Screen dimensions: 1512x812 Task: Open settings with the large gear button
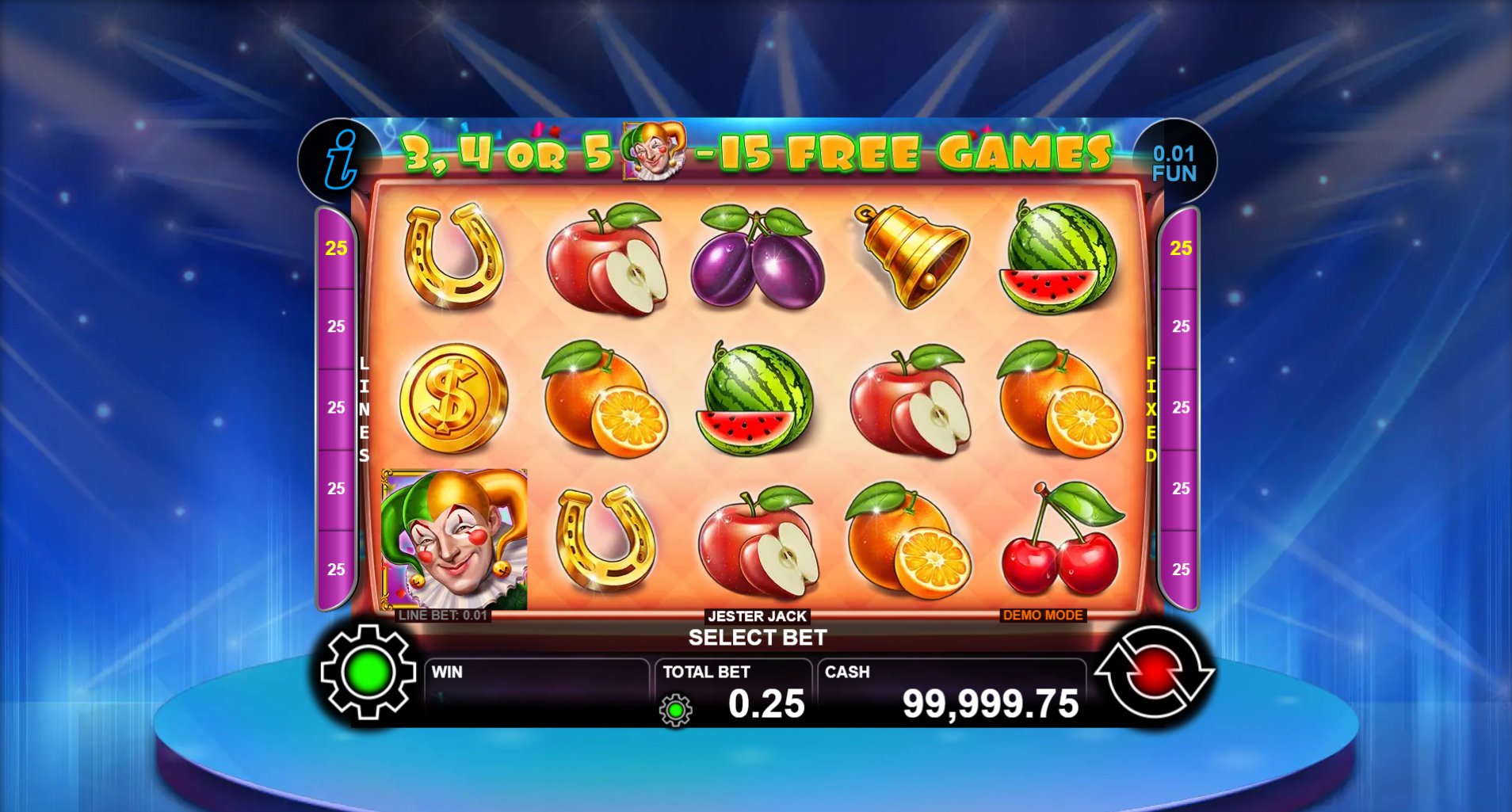[368, 672]
